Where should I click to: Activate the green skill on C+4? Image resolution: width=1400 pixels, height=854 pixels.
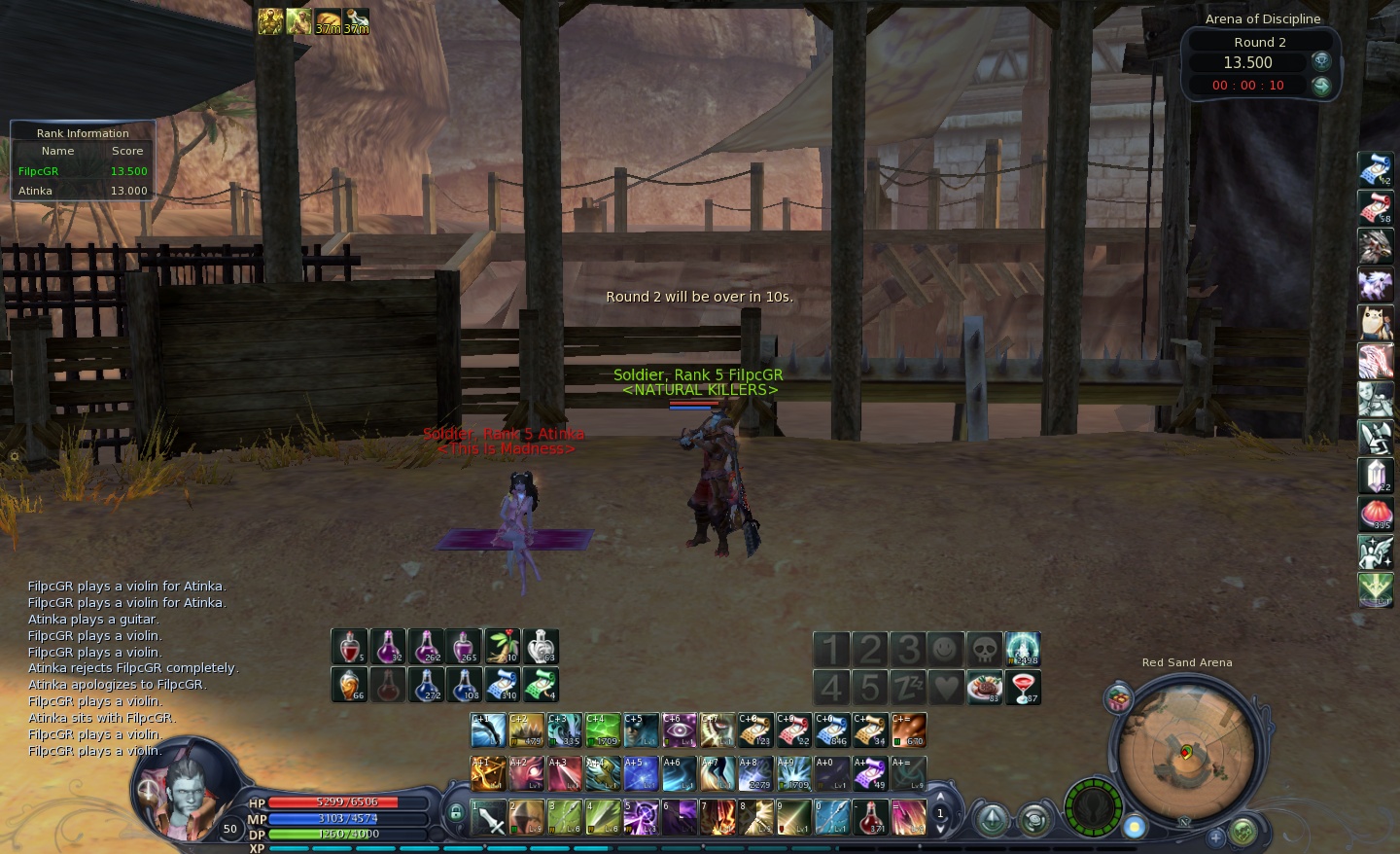(603, 730)
